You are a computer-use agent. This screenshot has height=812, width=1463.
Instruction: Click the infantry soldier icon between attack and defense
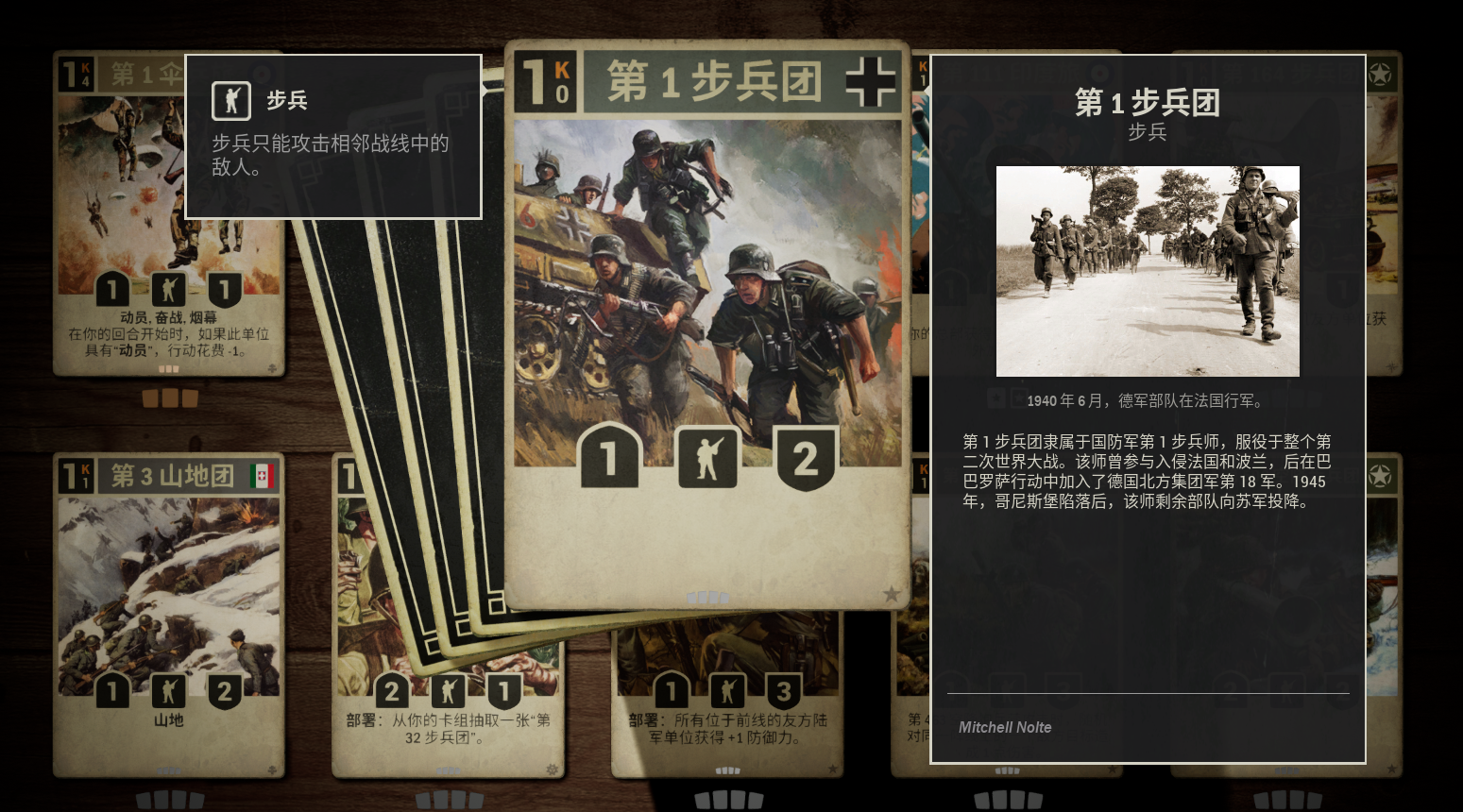(708, 459)
